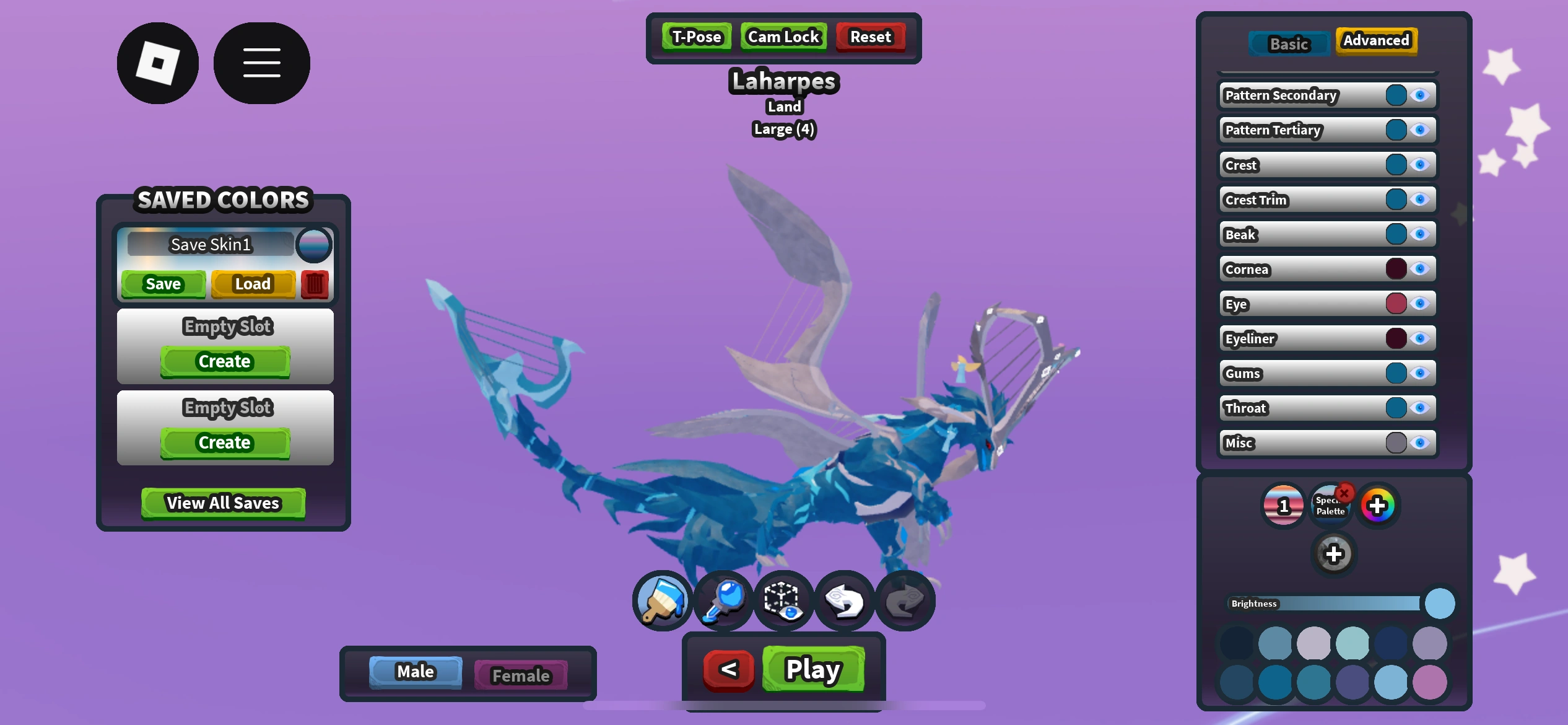The image size is (1568, 725).
Task: Hide the Eye color with its eye toggle
Action: [x=1421, y=304]
